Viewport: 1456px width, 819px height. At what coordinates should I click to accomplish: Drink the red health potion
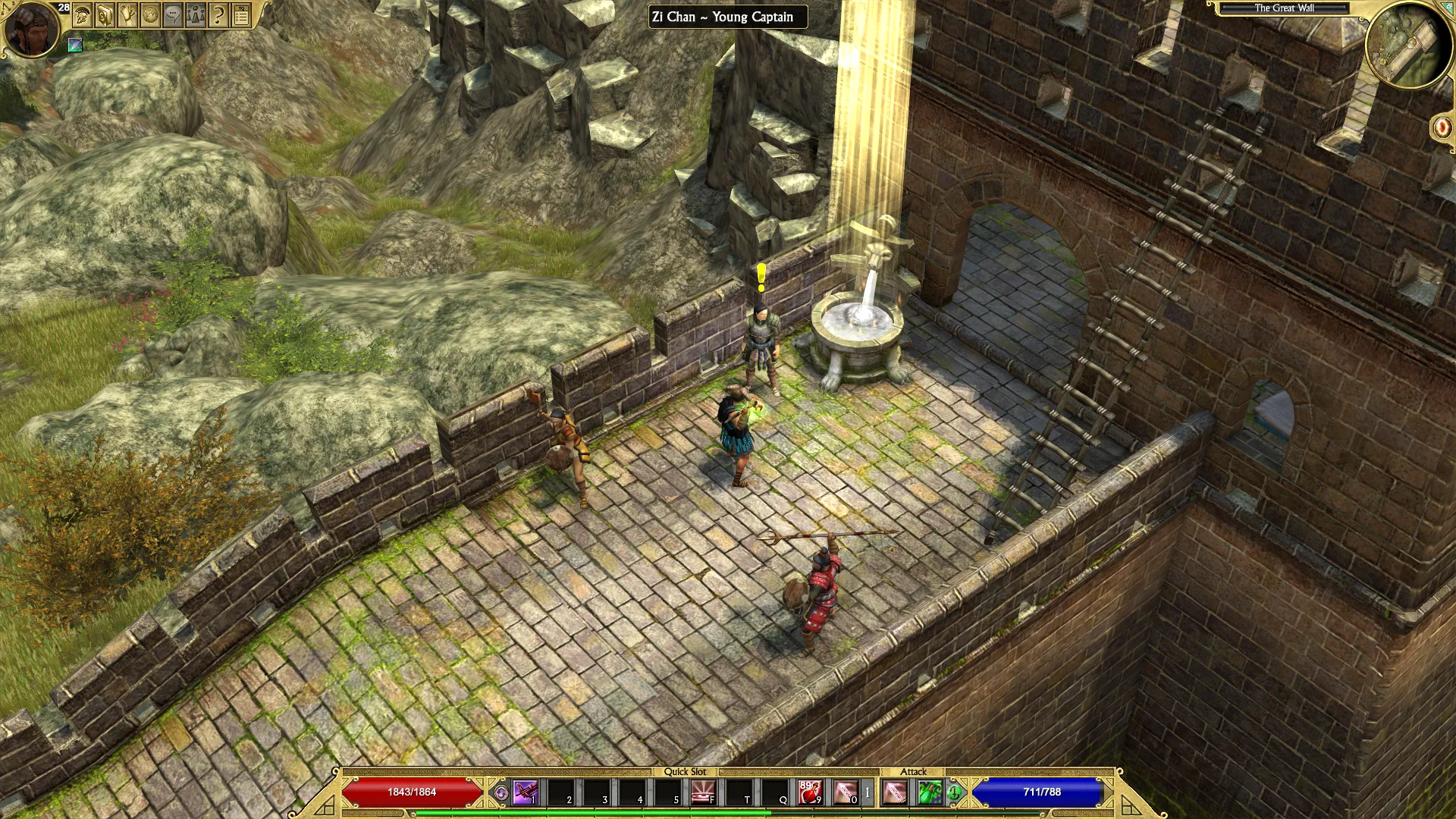(x=811, y=793)
